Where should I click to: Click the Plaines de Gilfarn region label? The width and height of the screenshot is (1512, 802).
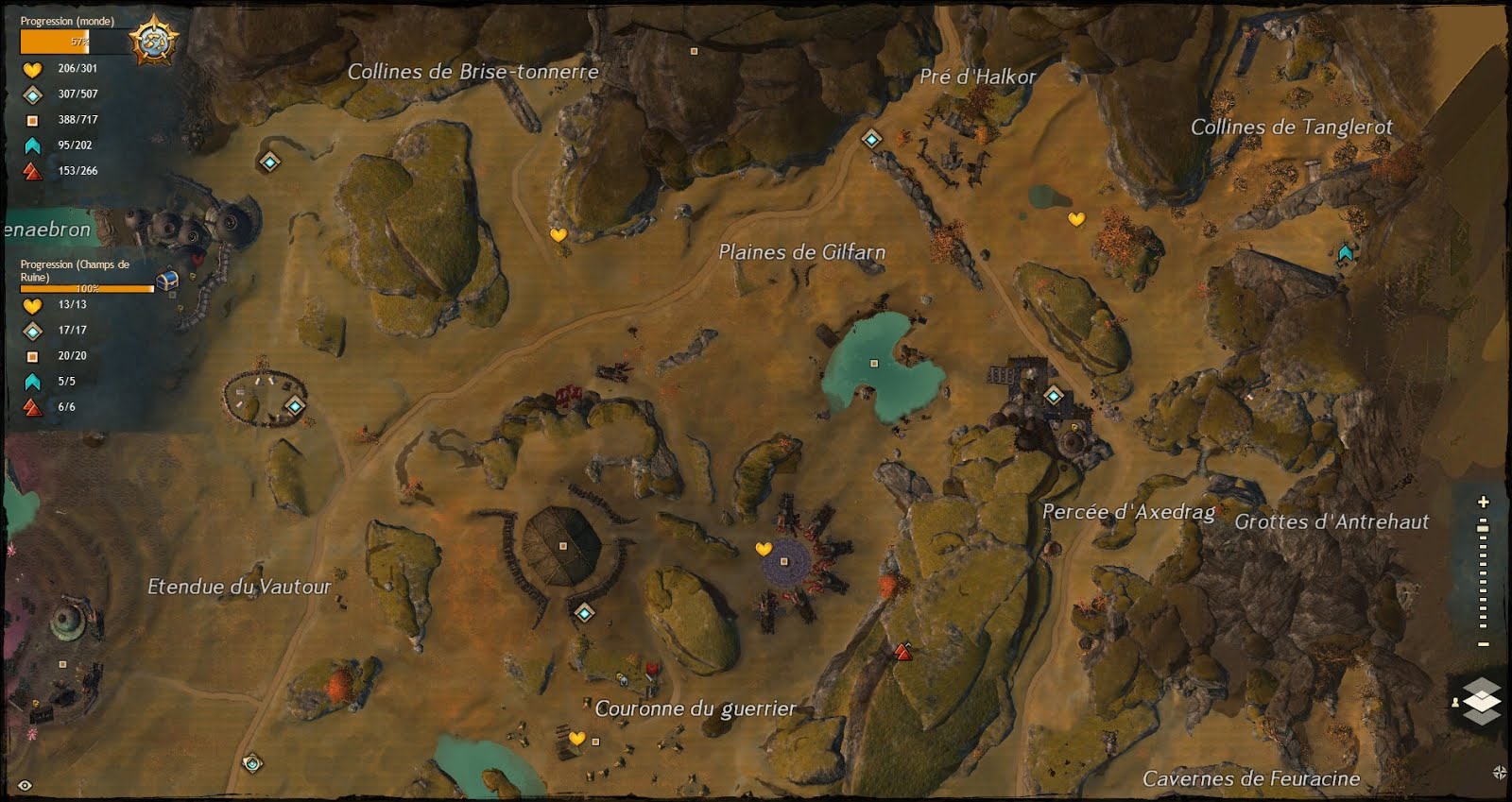coord(803,252)
